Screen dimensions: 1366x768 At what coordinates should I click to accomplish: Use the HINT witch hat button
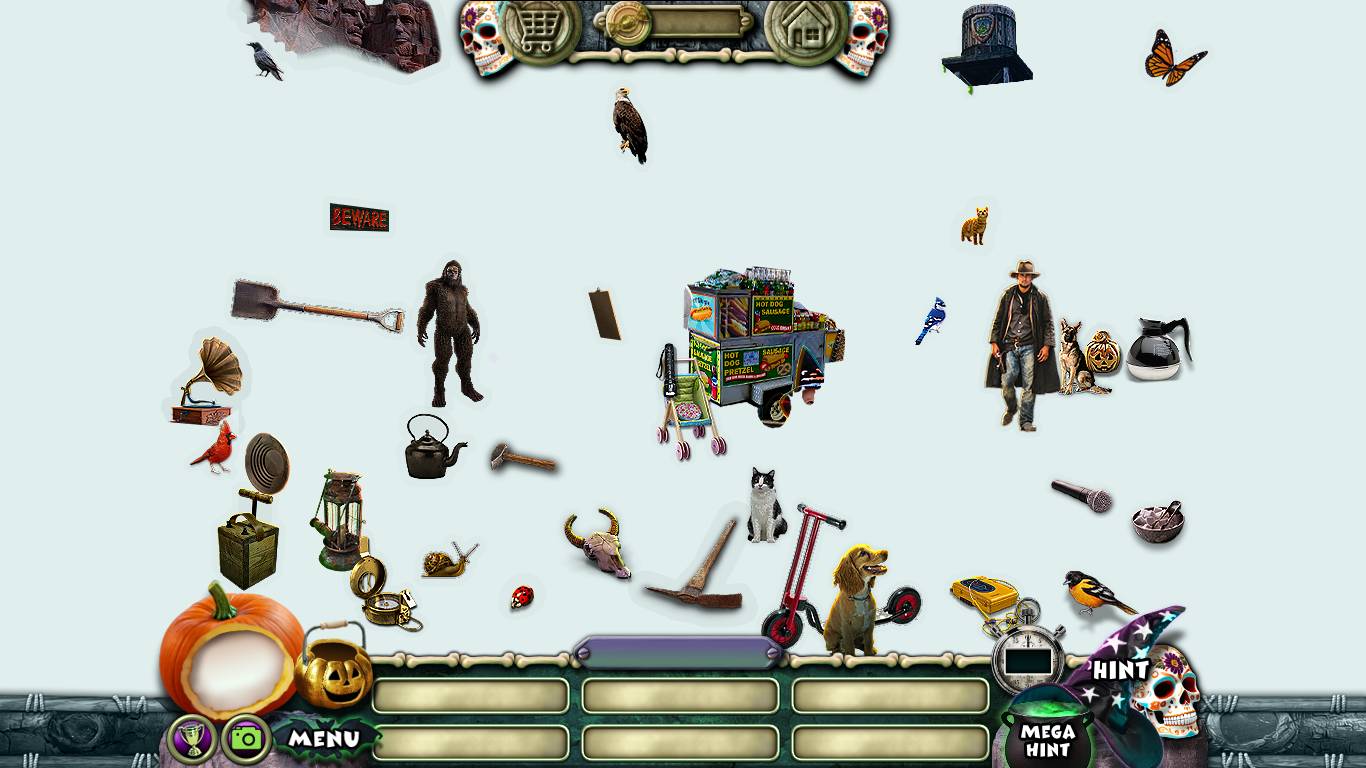tap(1125, 660)
